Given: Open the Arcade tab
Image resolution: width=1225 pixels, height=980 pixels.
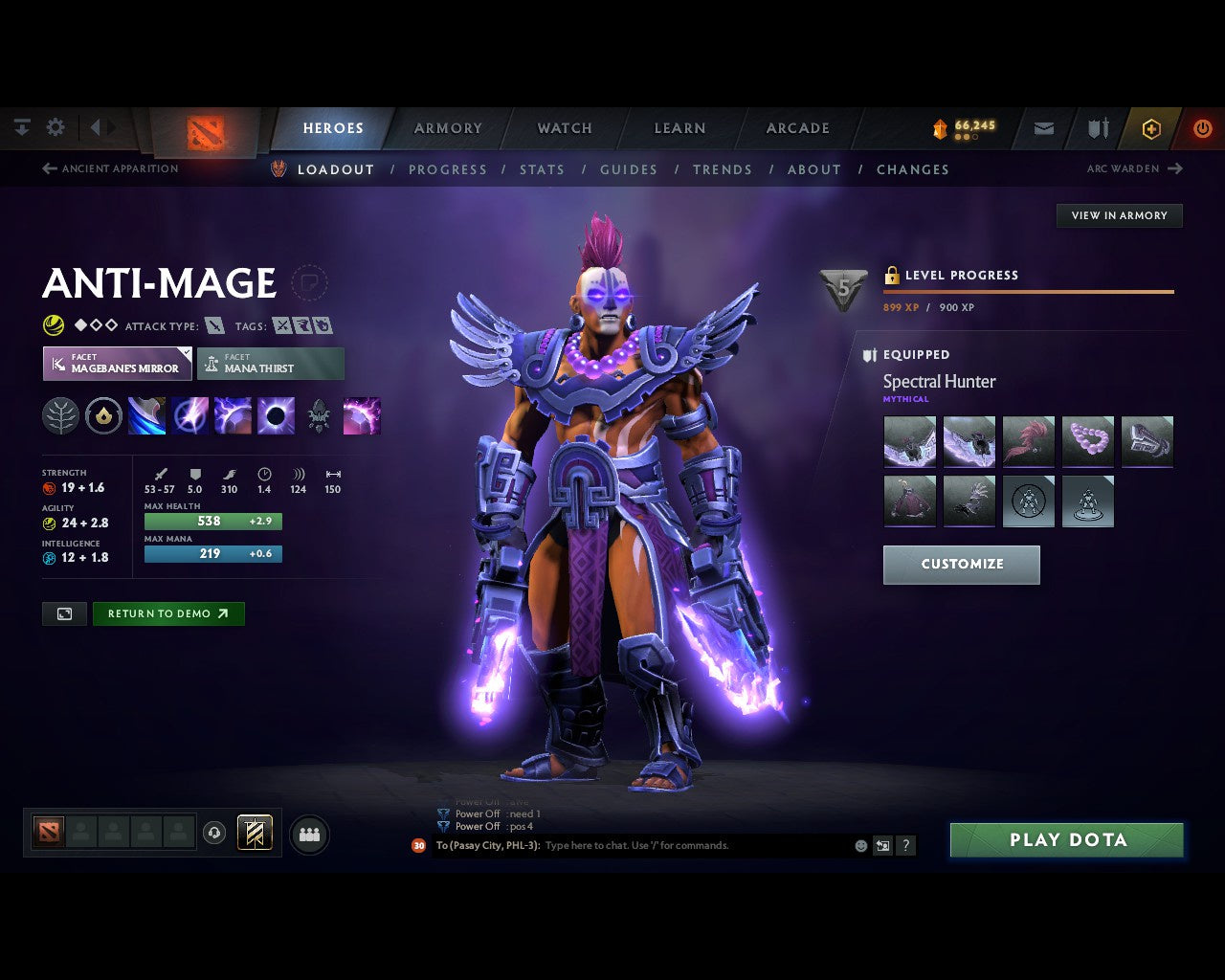Looking at the screenshot, I should pyautogui.click(x=797, y=128).
